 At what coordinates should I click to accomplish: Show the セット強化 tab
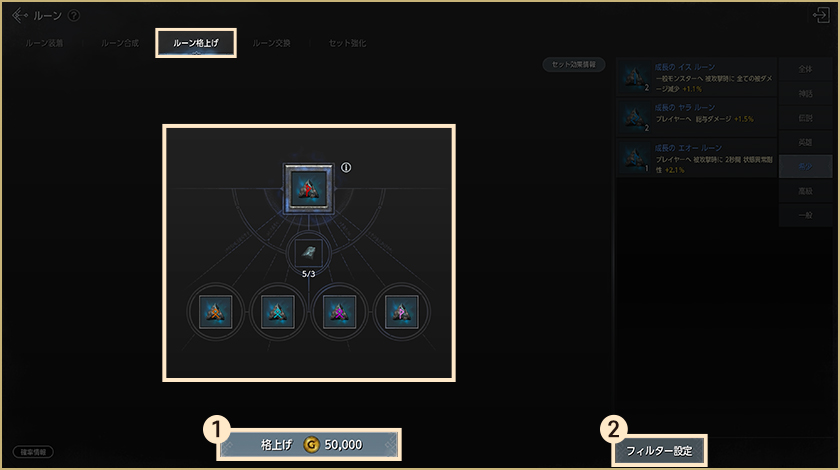coord(346,44)
